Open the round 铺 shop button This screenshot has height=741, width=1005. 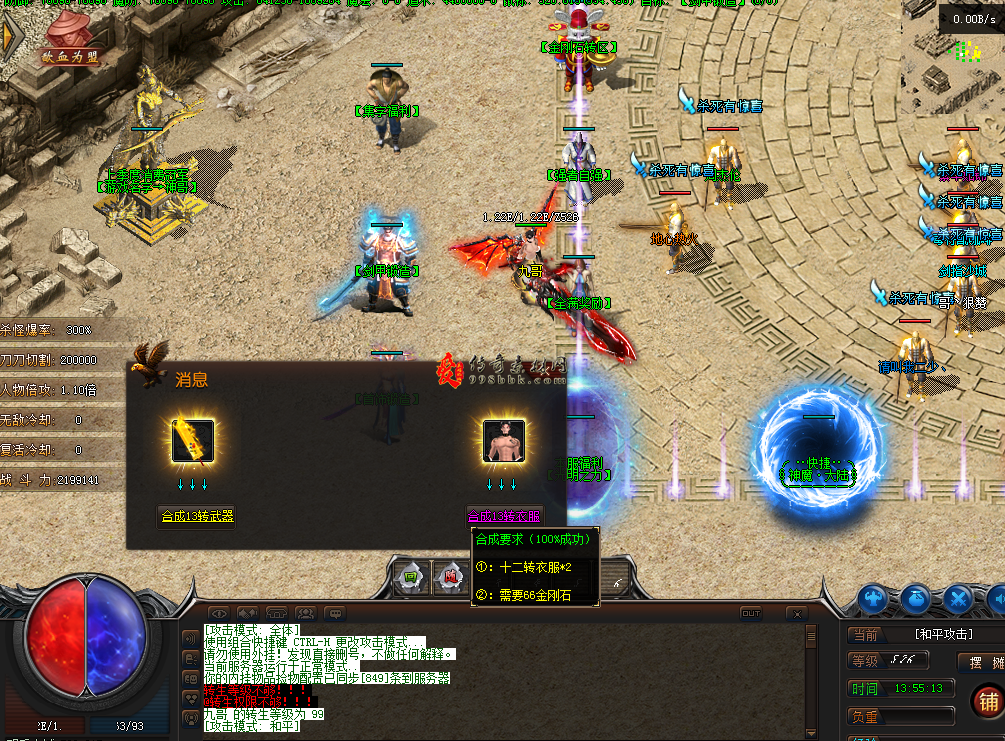coord(988,701)
